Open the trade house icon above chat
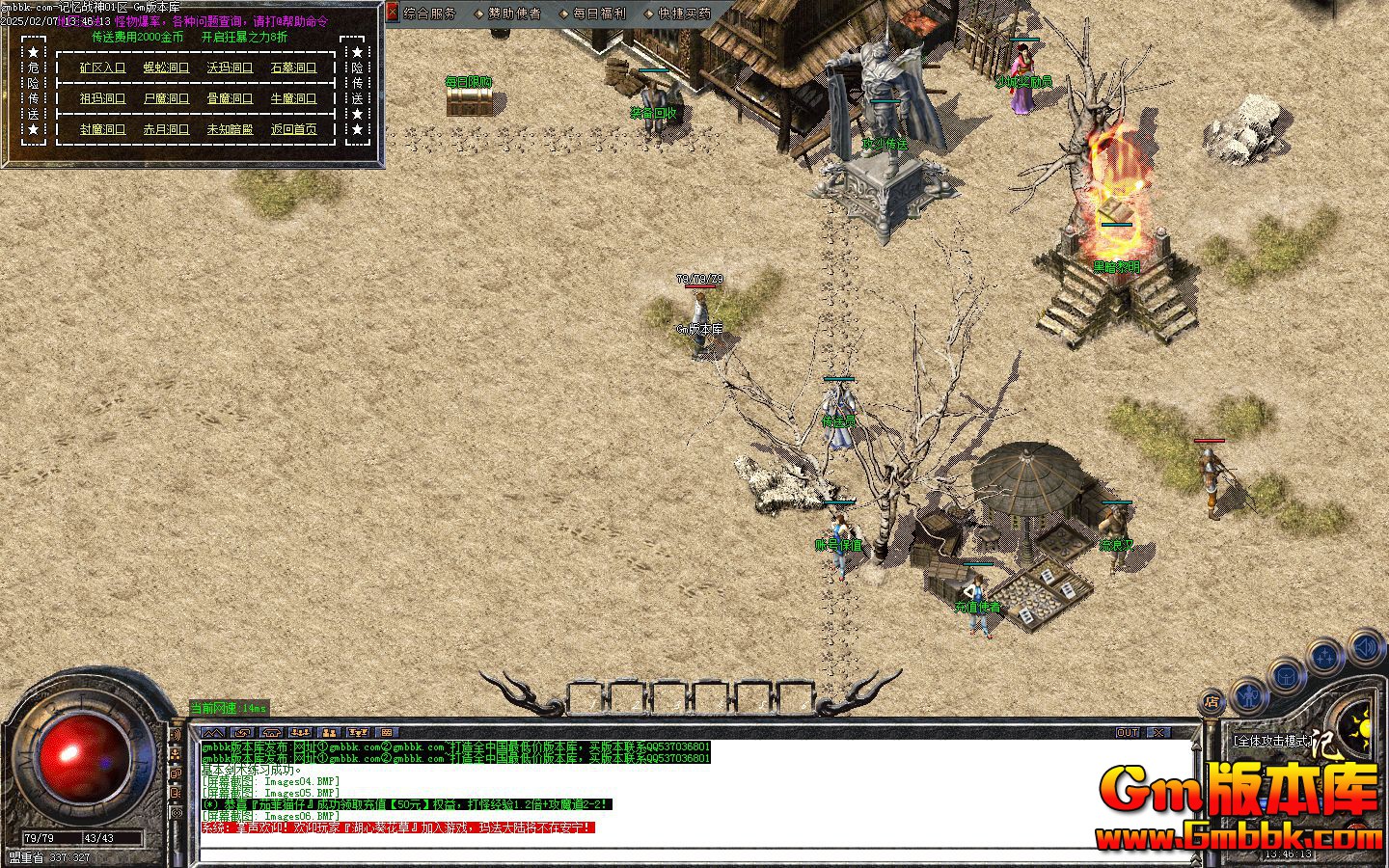This screenshot has width=1389, height=868. point(270,732)
